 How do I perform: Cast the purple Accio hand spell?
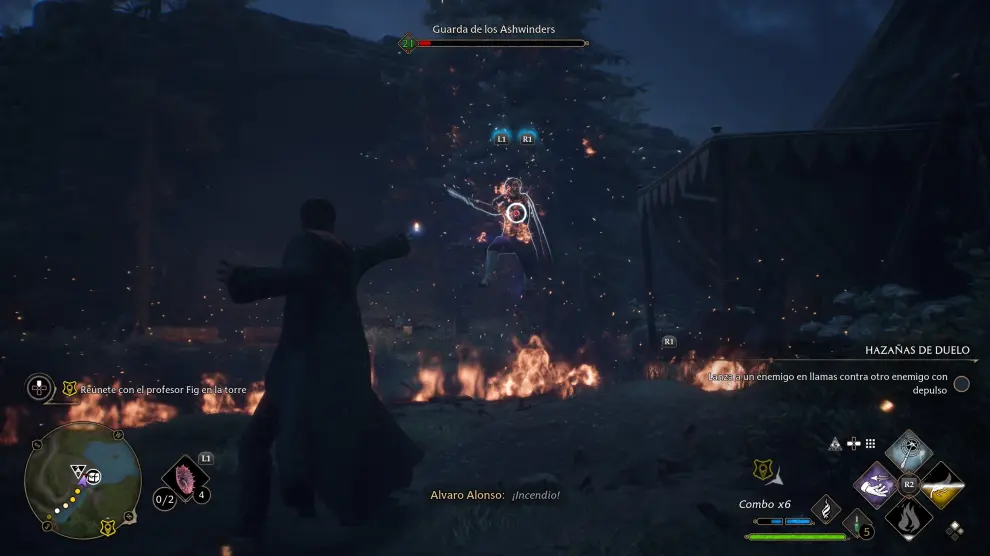876,485
